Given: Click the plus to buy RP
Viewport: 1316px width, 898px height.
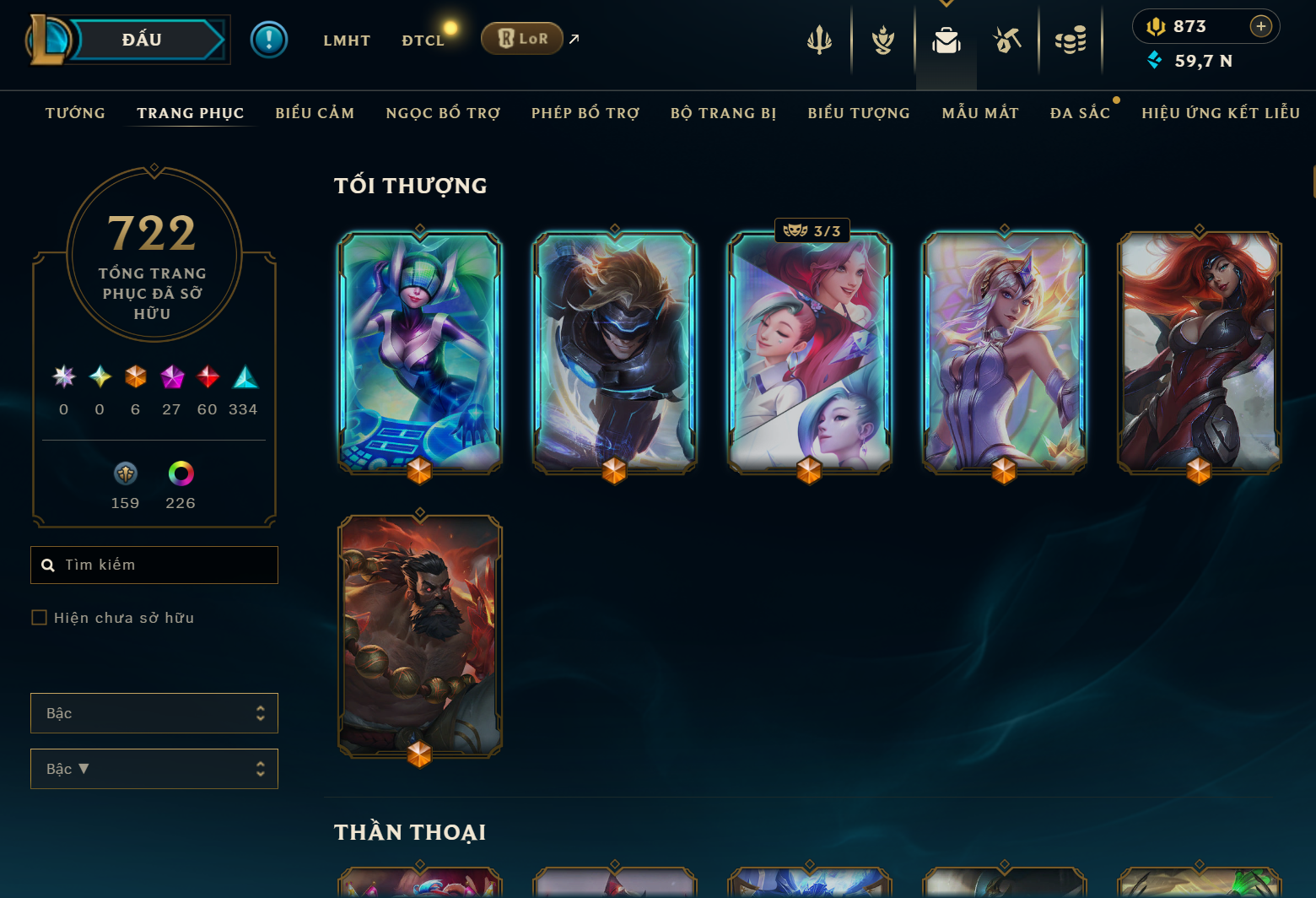Looking at the screenshot, I should [x=1261, y=26].
